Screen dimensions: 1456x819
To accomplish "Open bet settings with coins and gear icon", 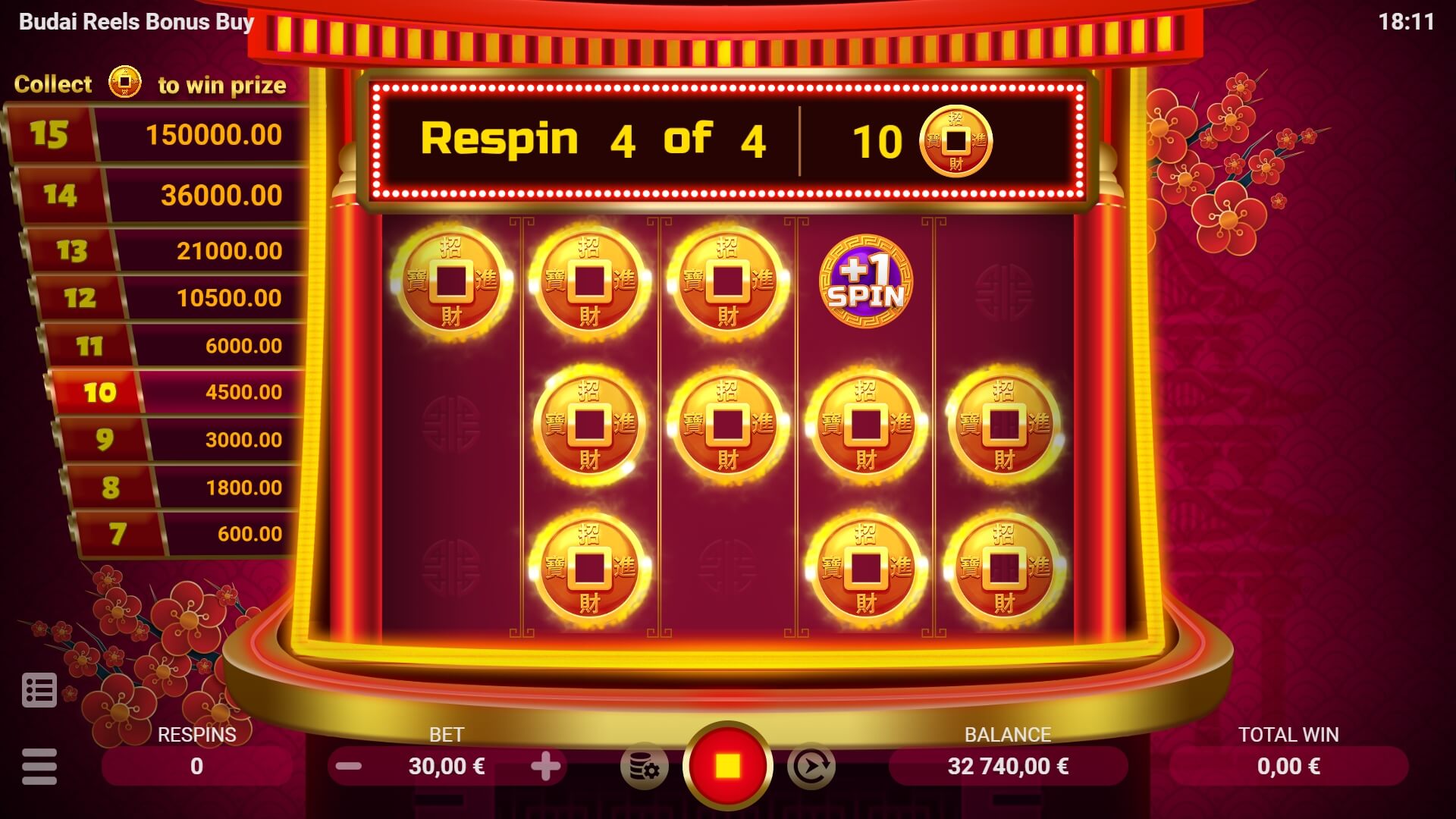I will click(x=646, y=765).
